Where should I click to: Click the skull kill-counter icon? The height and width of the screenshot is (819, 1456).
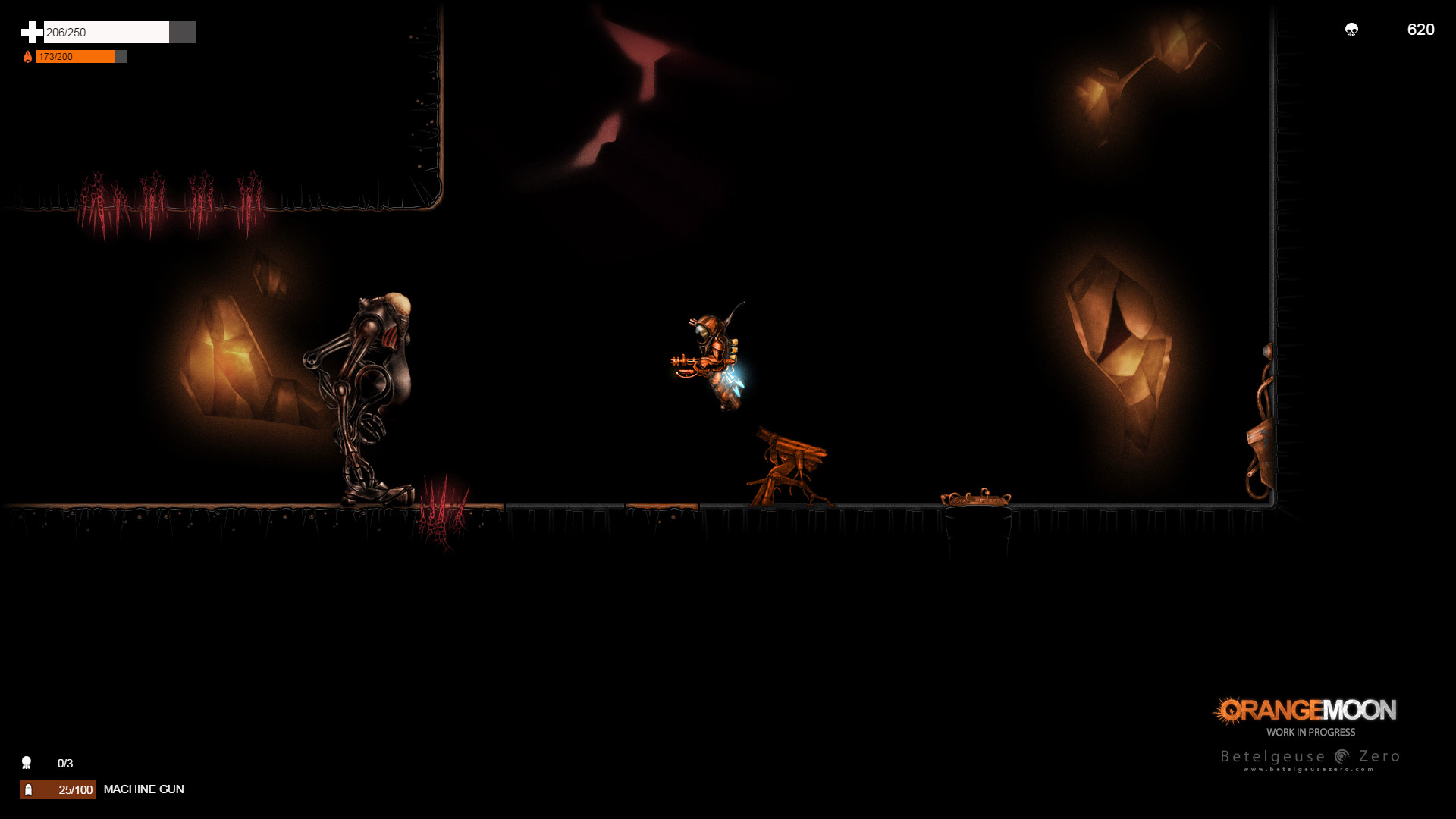point(1352,30)
